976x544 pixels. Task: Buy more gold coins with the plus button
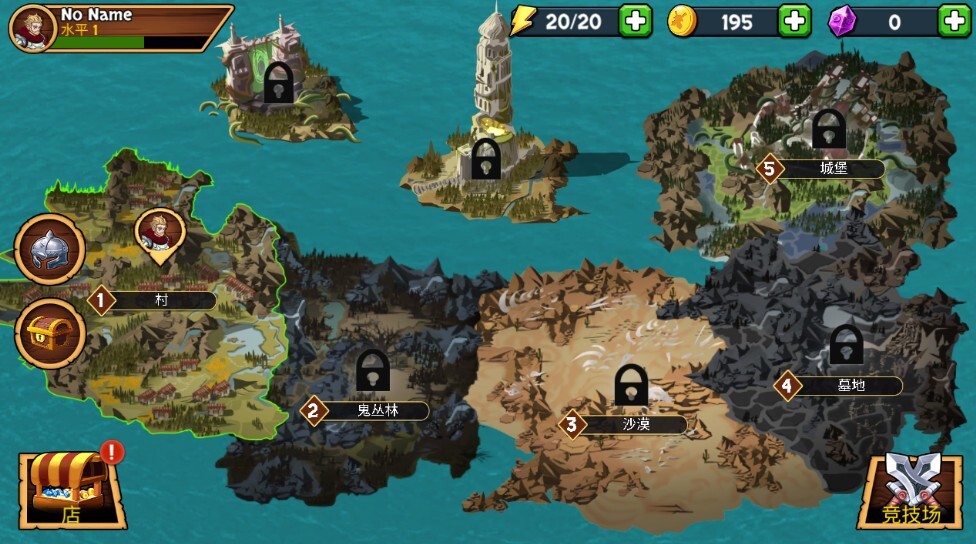point(795,20)
